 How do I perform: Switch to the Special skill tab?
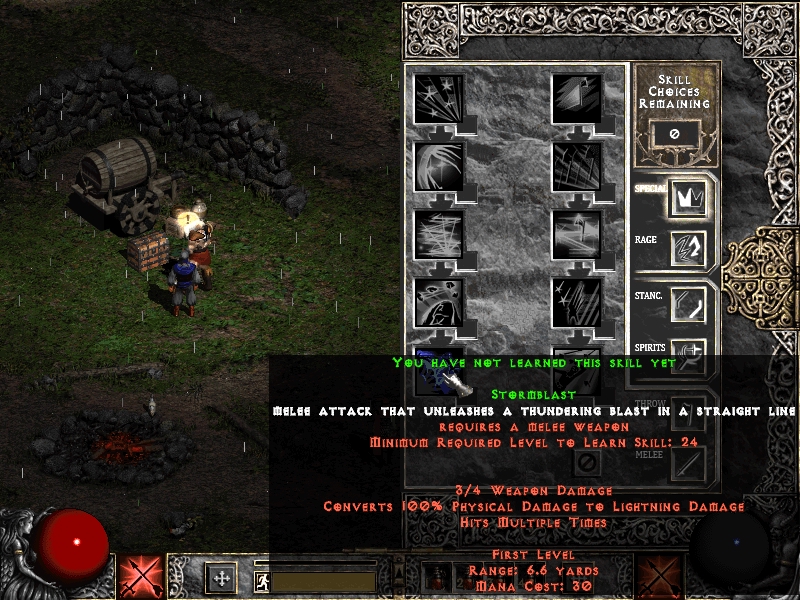point(688,197)
